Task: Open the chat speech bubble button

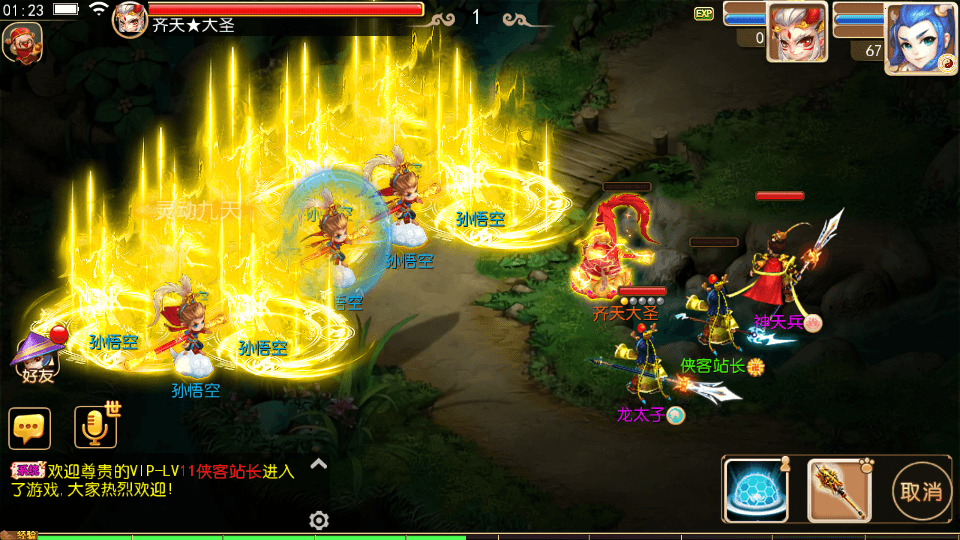Action: (x=30, y=428)
